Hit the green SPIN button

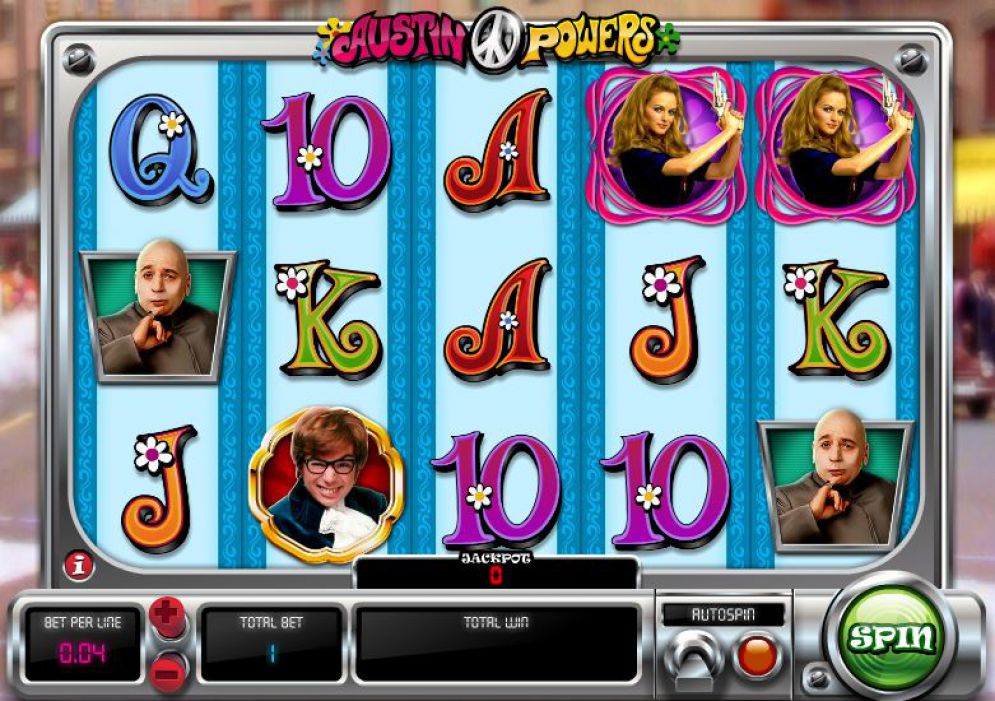(x=891, y=637)
